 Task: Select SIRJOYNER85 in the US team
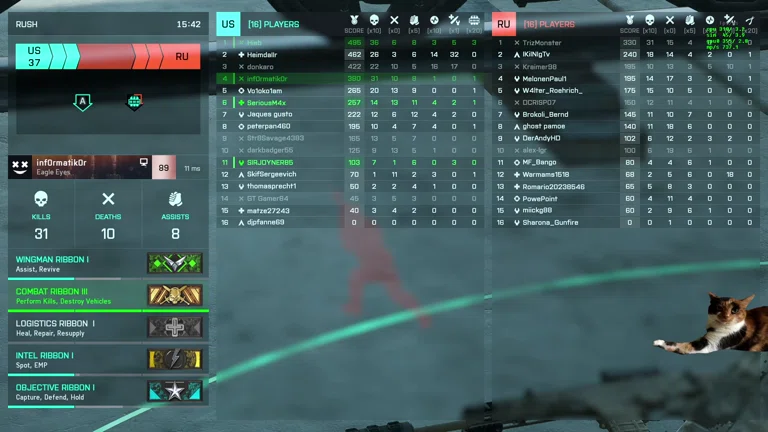(x=269, y=162)
